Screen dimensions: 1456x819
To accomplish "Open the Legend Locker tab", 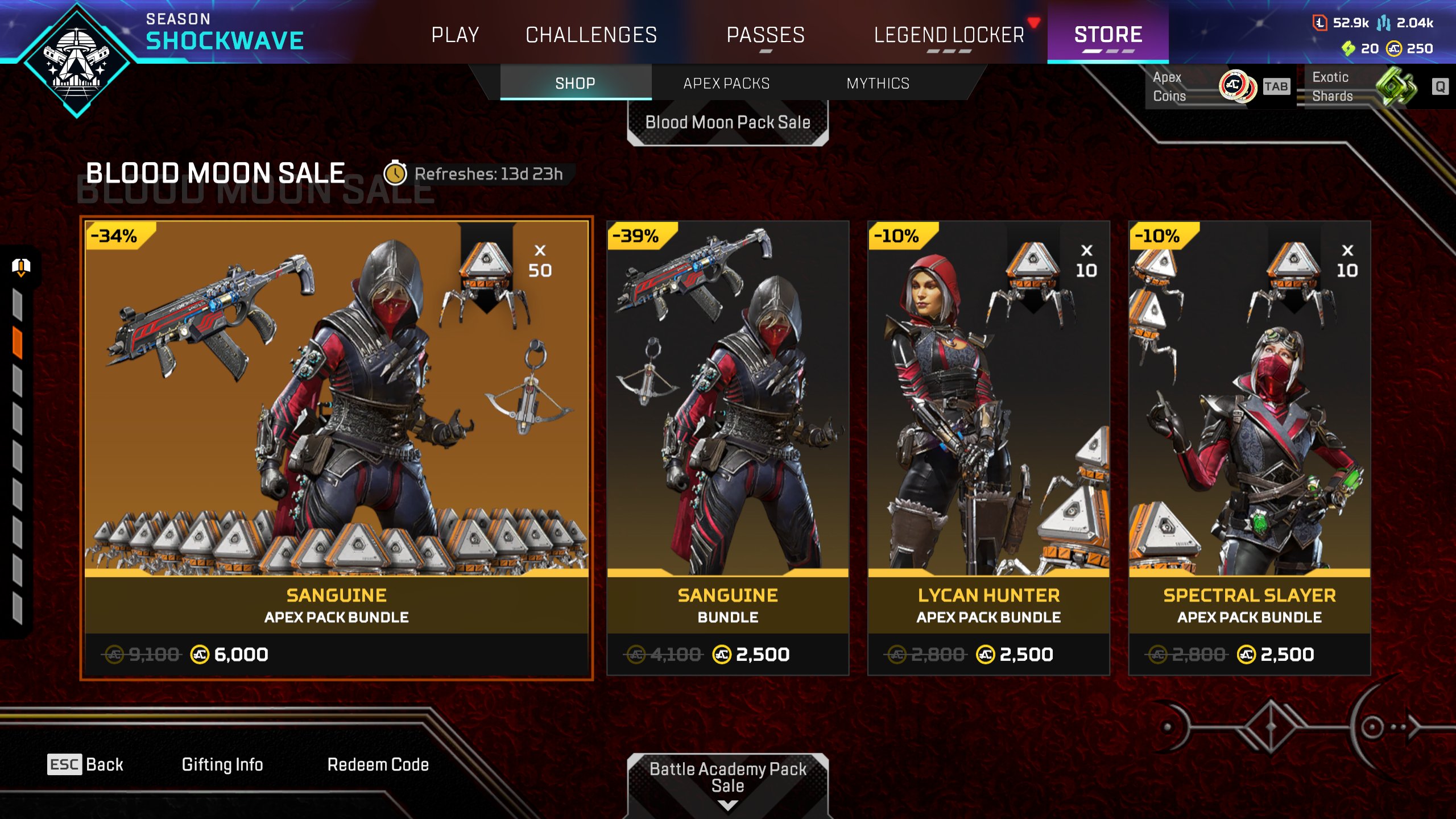I will coord(949,35).
